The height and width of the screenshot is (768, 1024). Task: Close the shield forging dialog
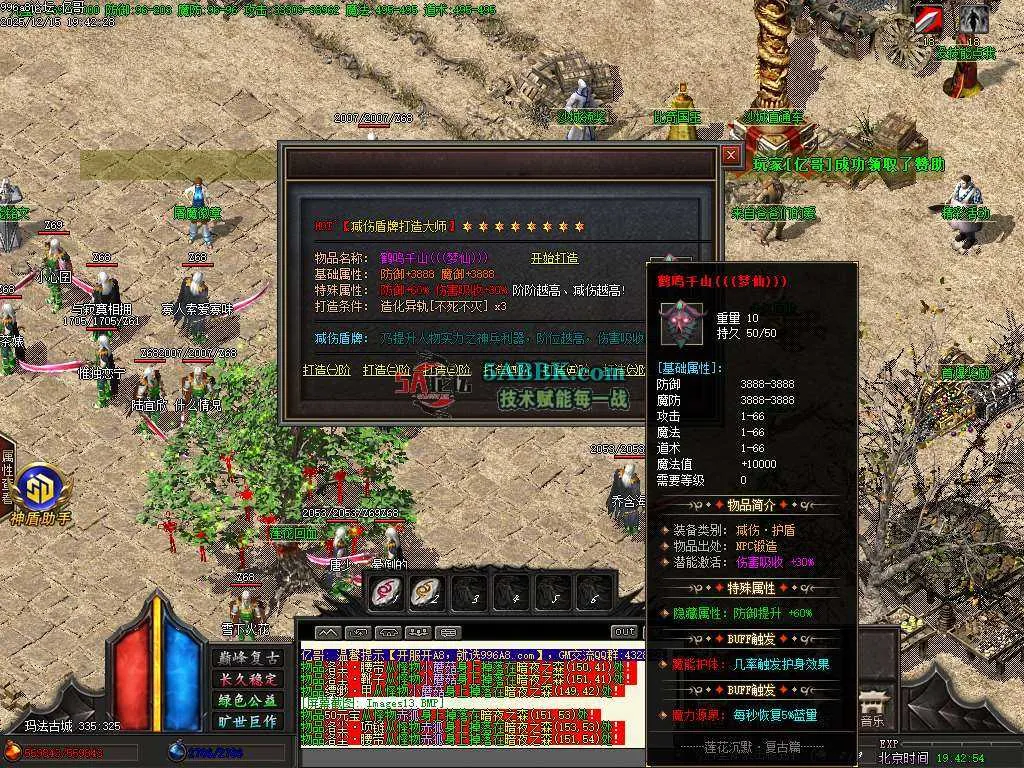point(731,155)
